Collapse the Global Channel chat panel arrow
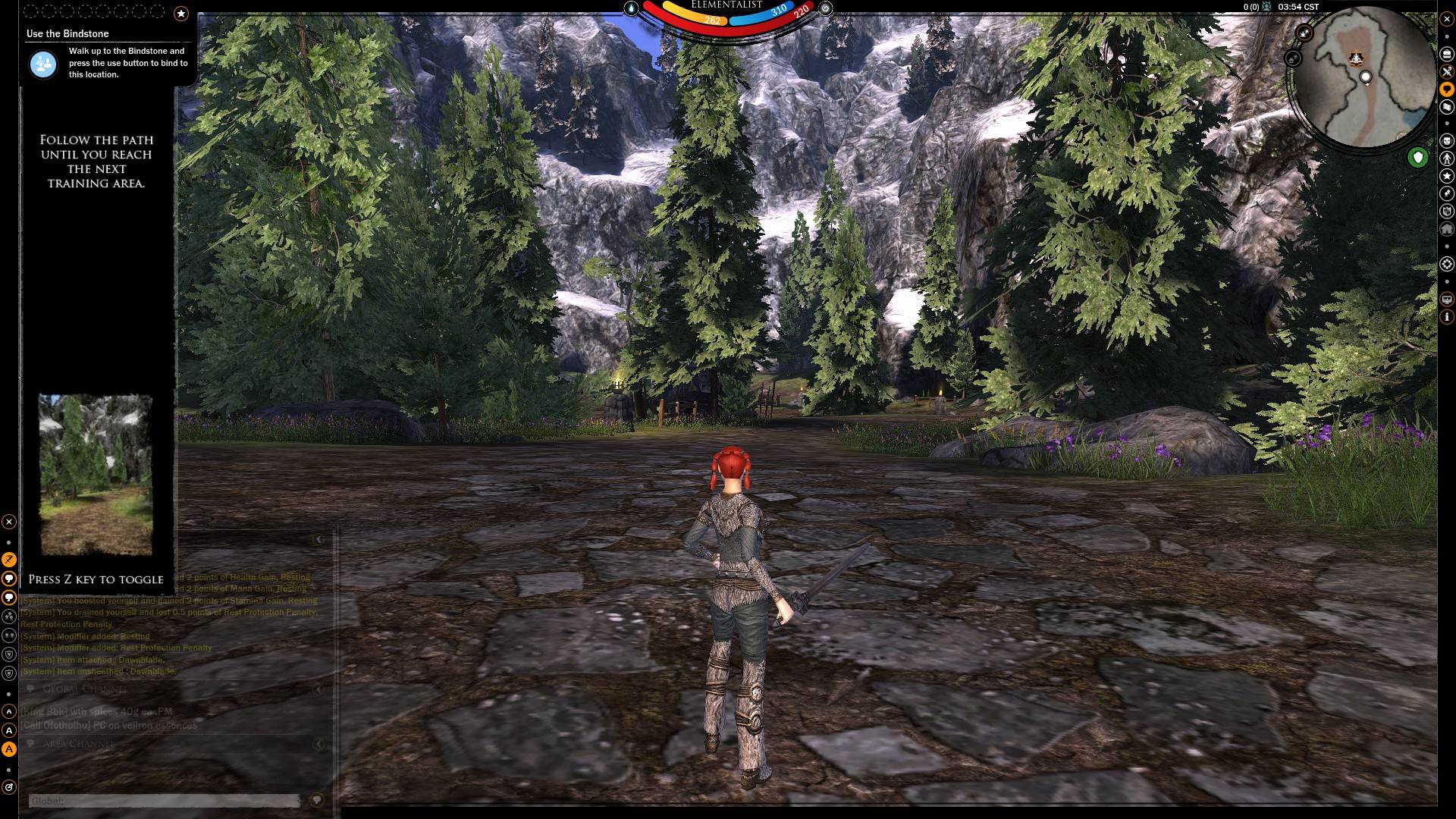Image resolution: width=1456 pixels, height=819 pixels. pyautogui.click(x=319, y=689)
